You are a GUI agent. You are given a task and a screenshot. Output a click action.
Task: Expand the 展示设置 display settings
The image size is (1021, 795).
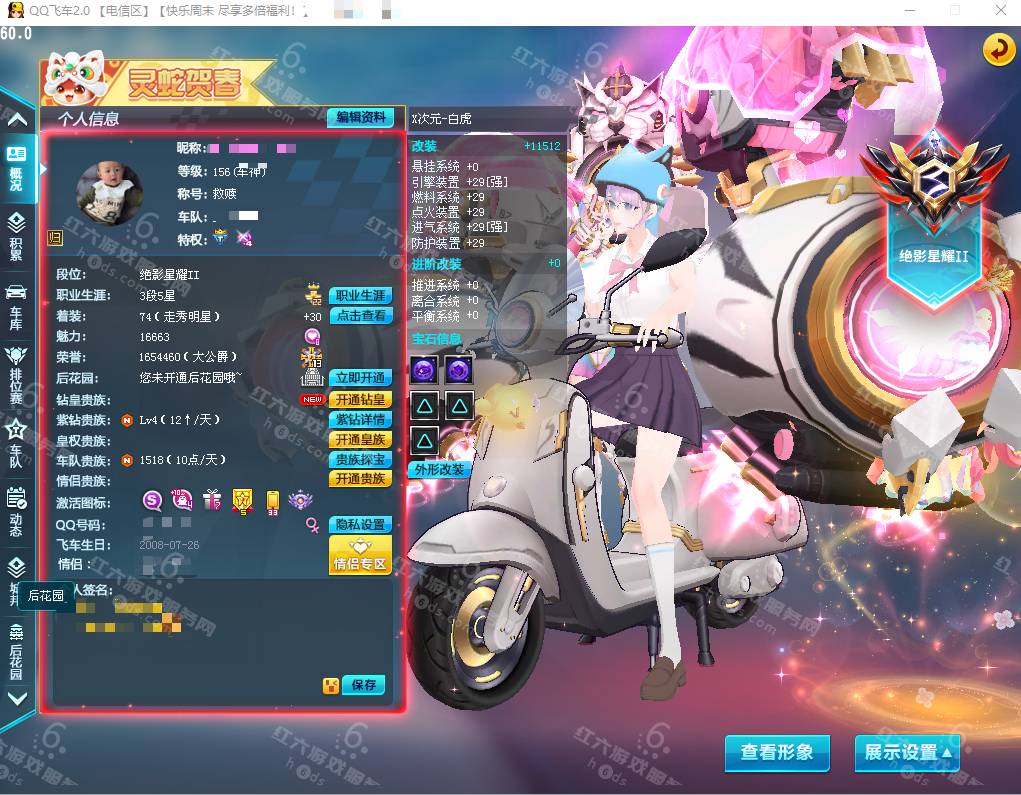906,753
